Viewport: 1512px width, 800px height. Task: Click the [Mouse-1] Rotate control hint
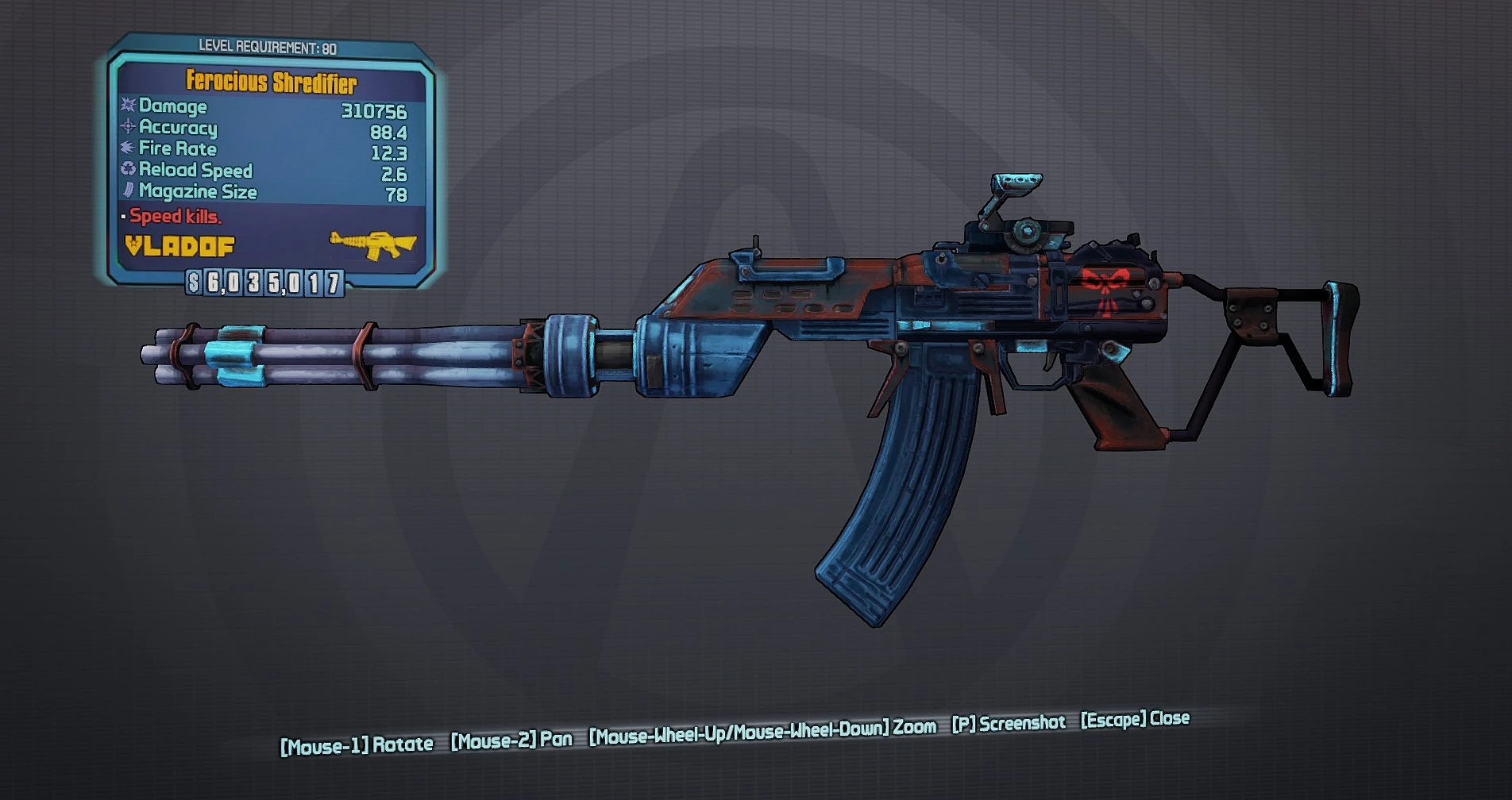[357, 744]
